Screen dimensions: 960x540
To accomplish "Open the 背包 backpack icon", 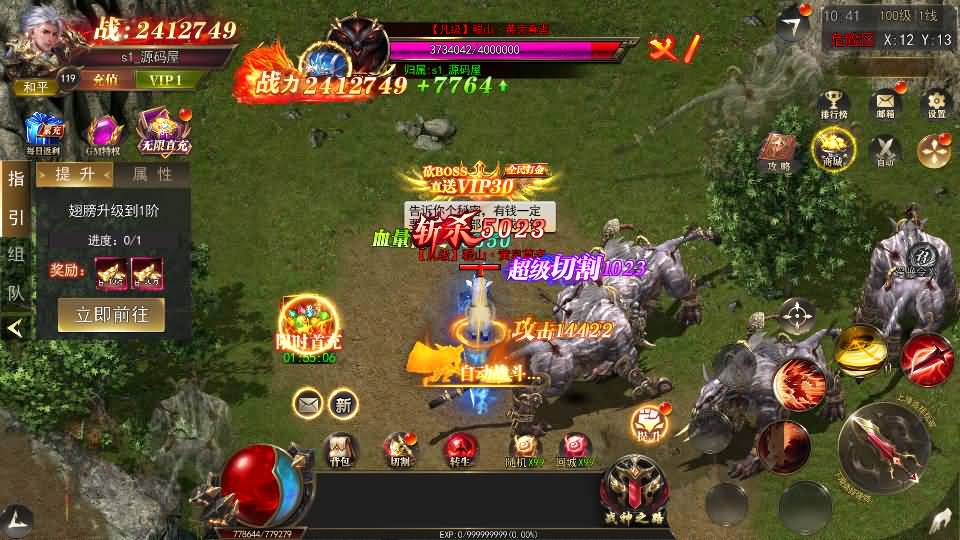I will coord(342,450).
